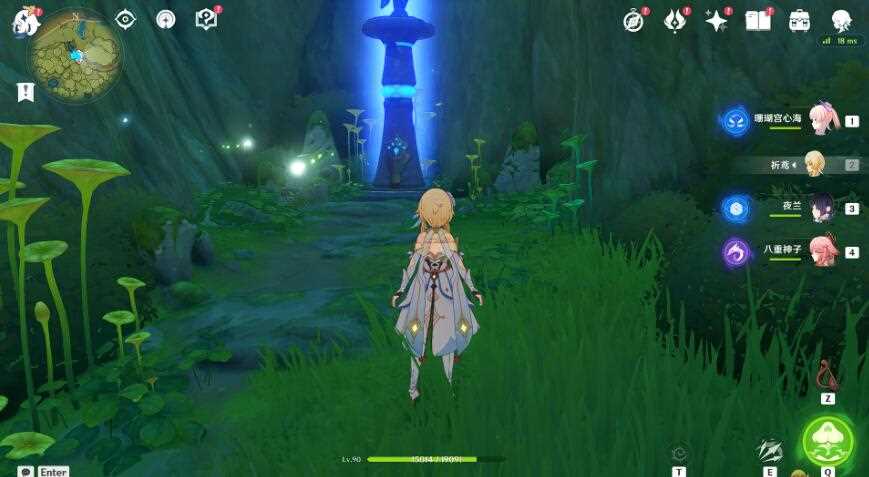
Task: Open the inventory backpack
Action: [799, 21]
